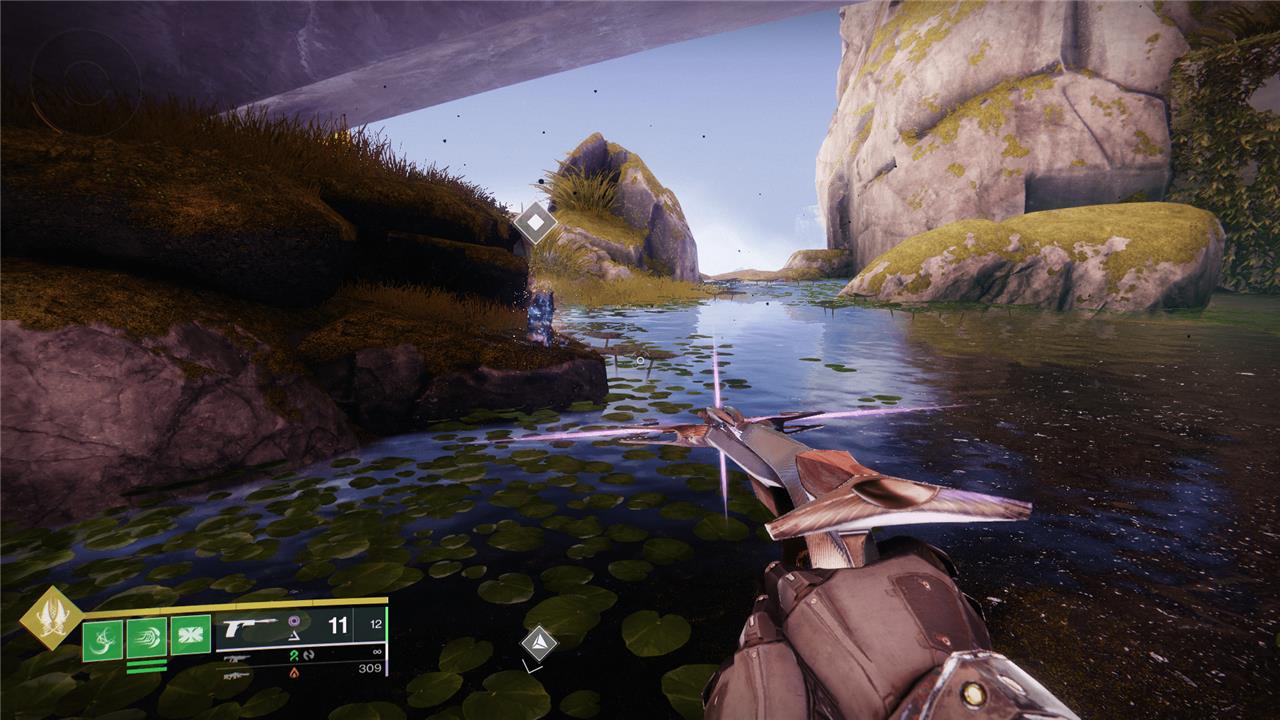1280x720 pixels.
Task: Select the equipped hand cannon weapon slot
Action: click(252, 628)
